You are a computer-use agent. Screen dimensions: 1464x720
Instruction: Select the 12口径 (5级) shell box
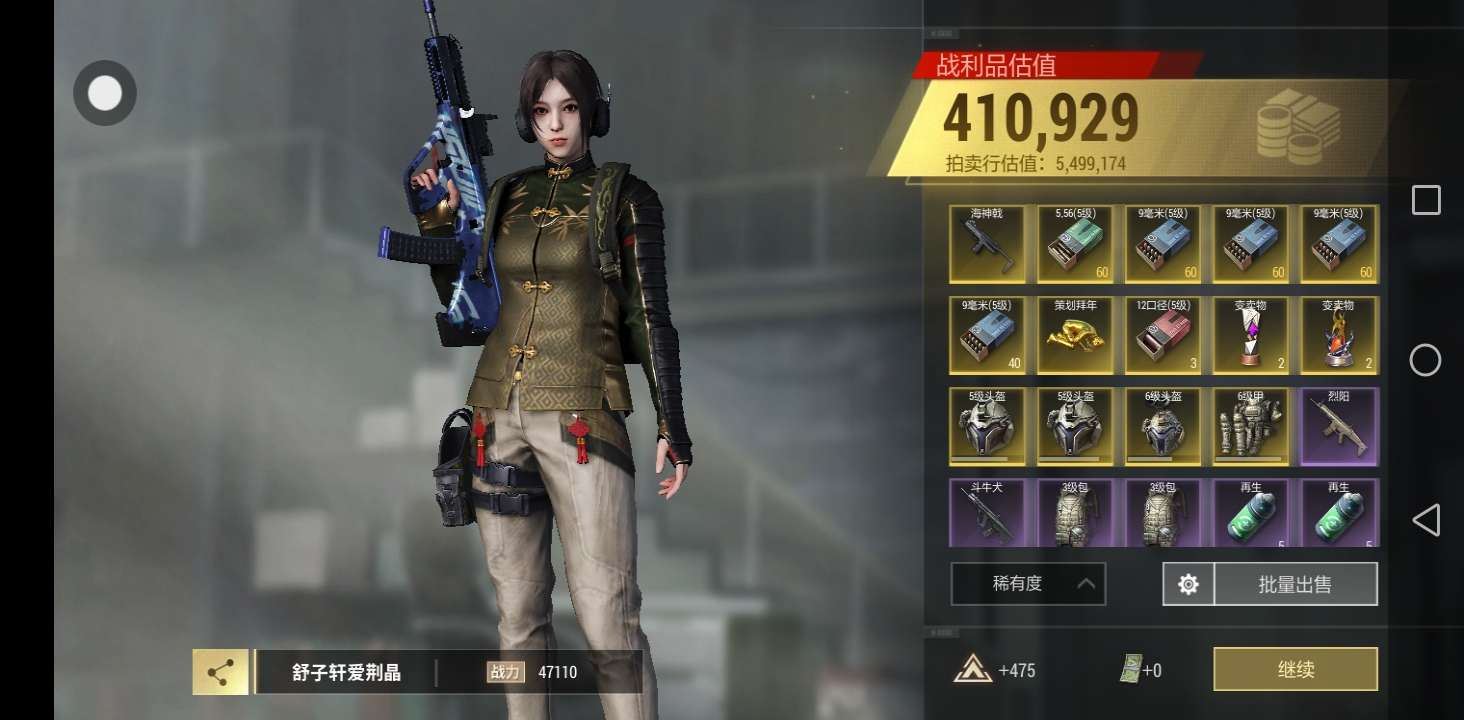click(1163, 335)
